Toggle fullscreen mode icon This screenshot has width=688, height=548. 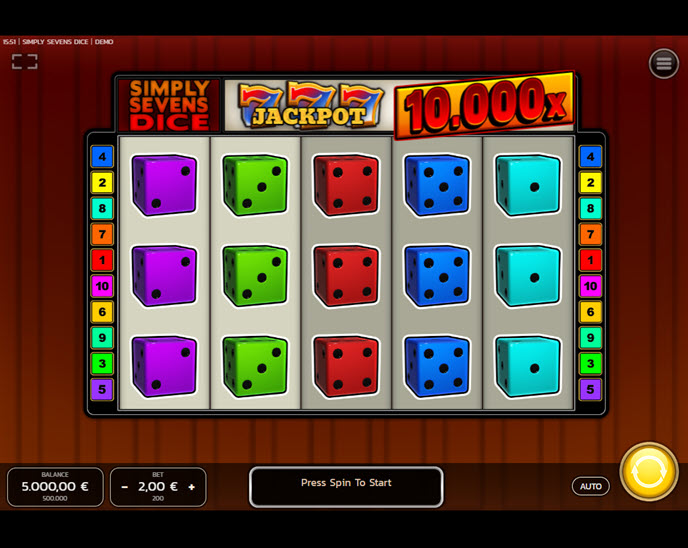(25, 62)
